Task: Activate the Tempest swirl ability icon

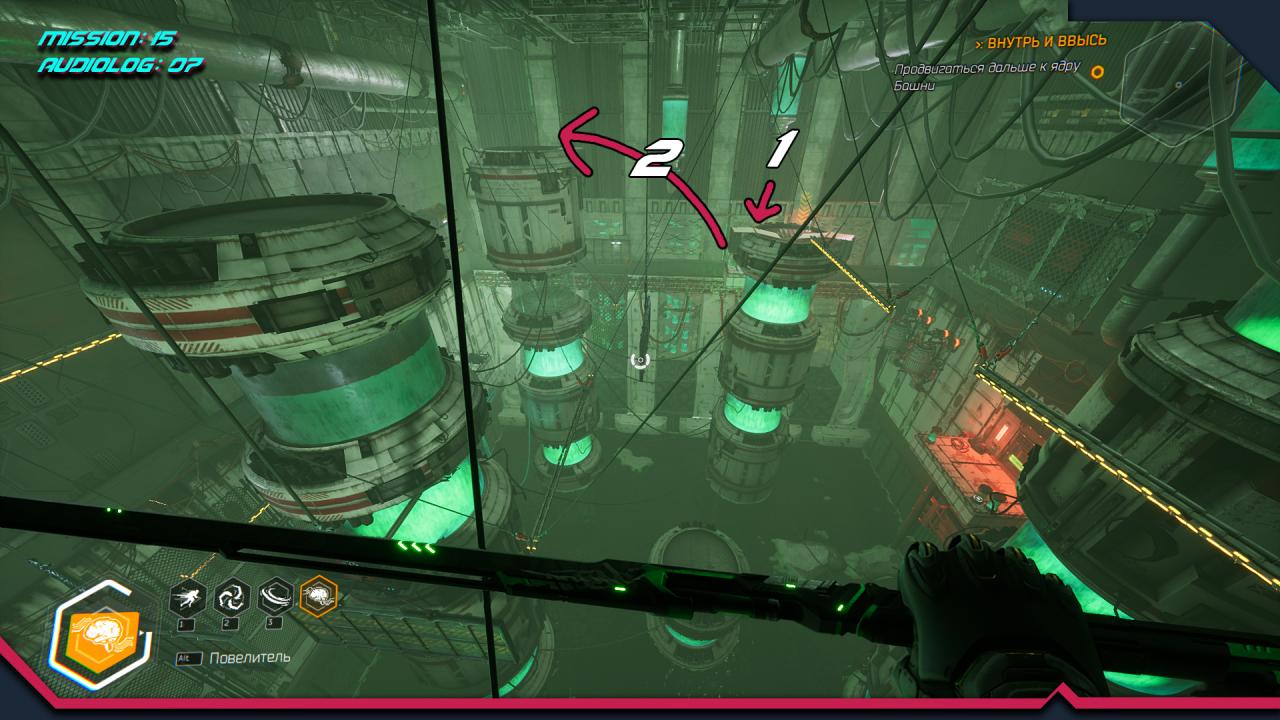Action: click(x=232, y=597)
